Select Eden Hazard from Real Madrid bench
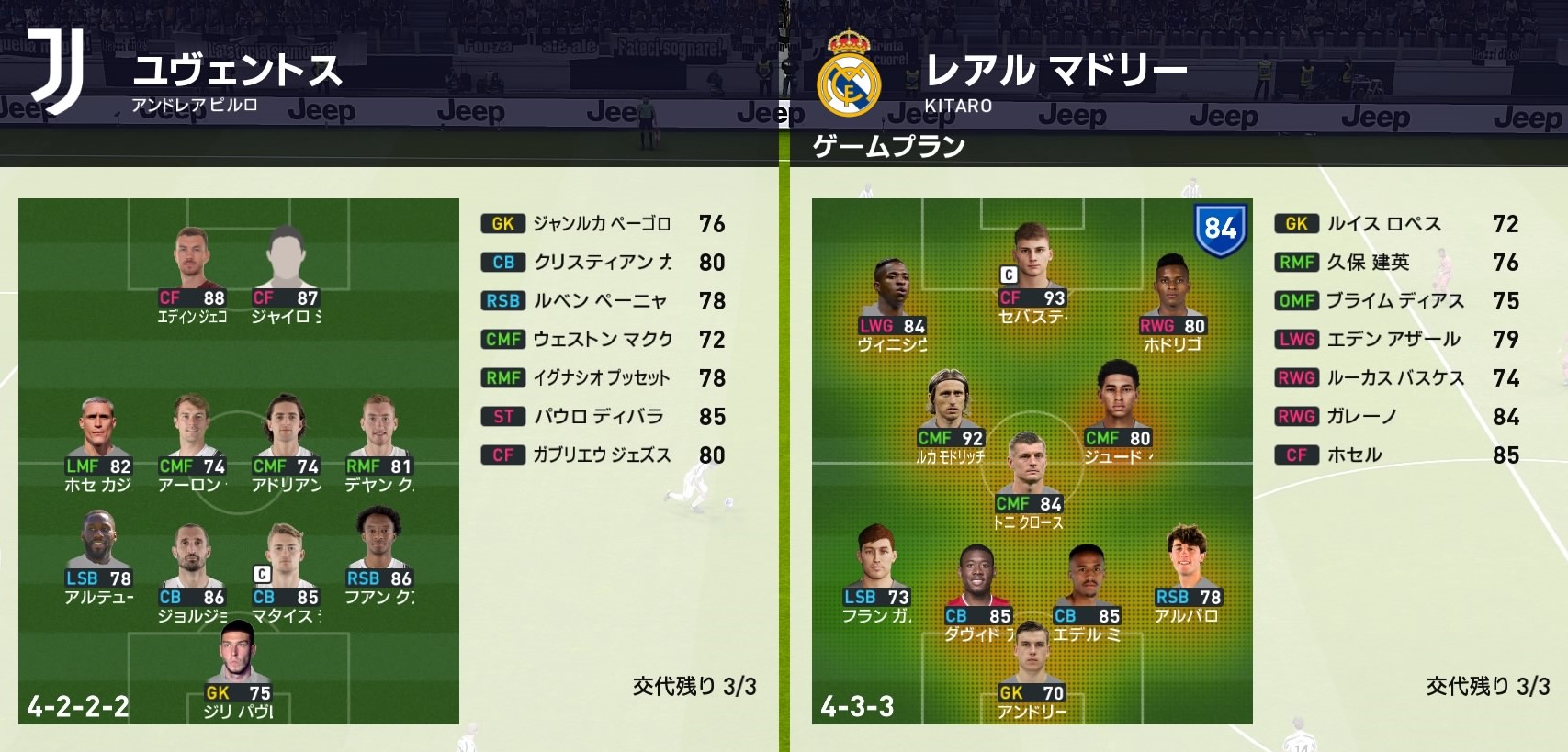This screenshot has width=1568, height=752. point(1393,340)
